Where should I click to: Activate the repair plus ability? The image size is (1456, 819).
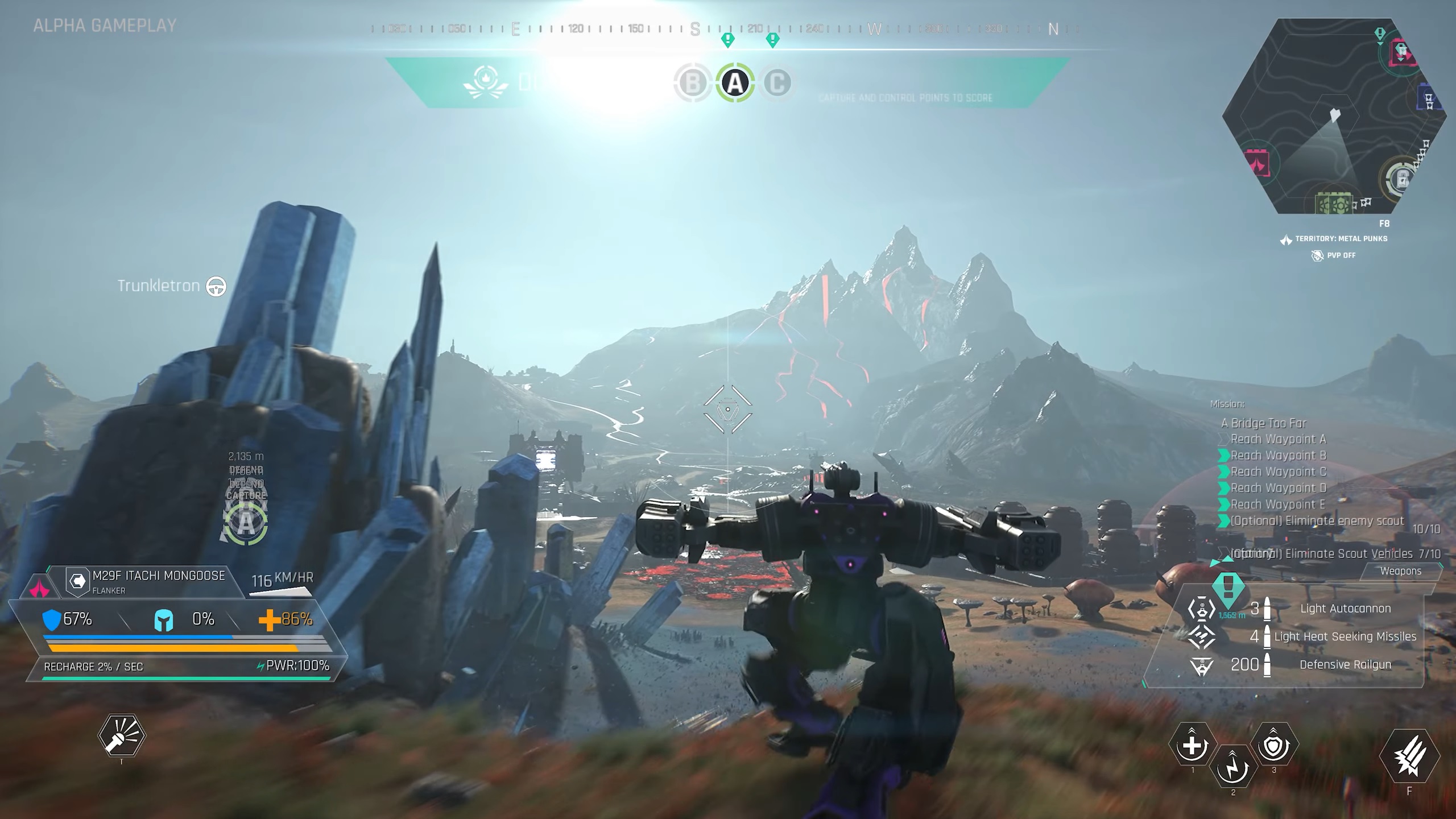point(1192,745)
